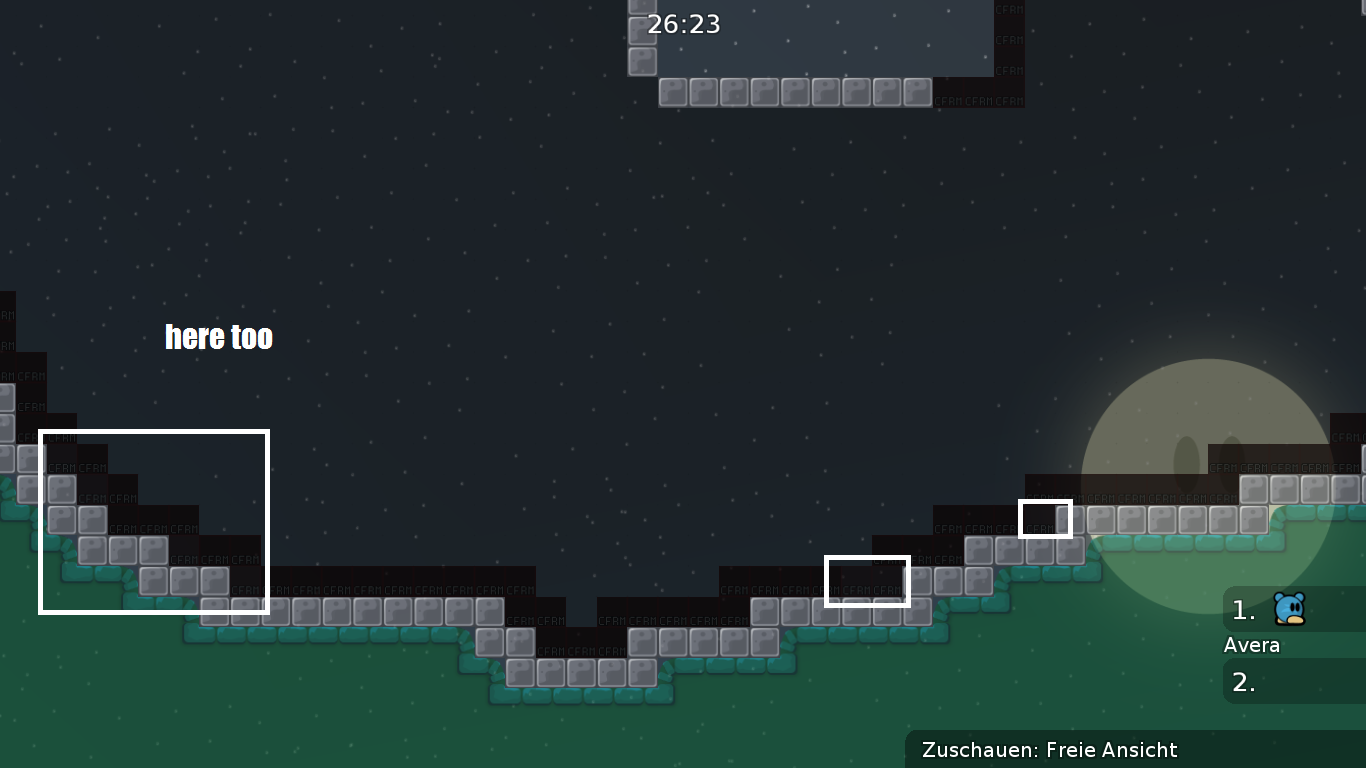Click the middle white rectangle over the slope
Viewport: 1366px width, 768px height.
click(866, 581)
